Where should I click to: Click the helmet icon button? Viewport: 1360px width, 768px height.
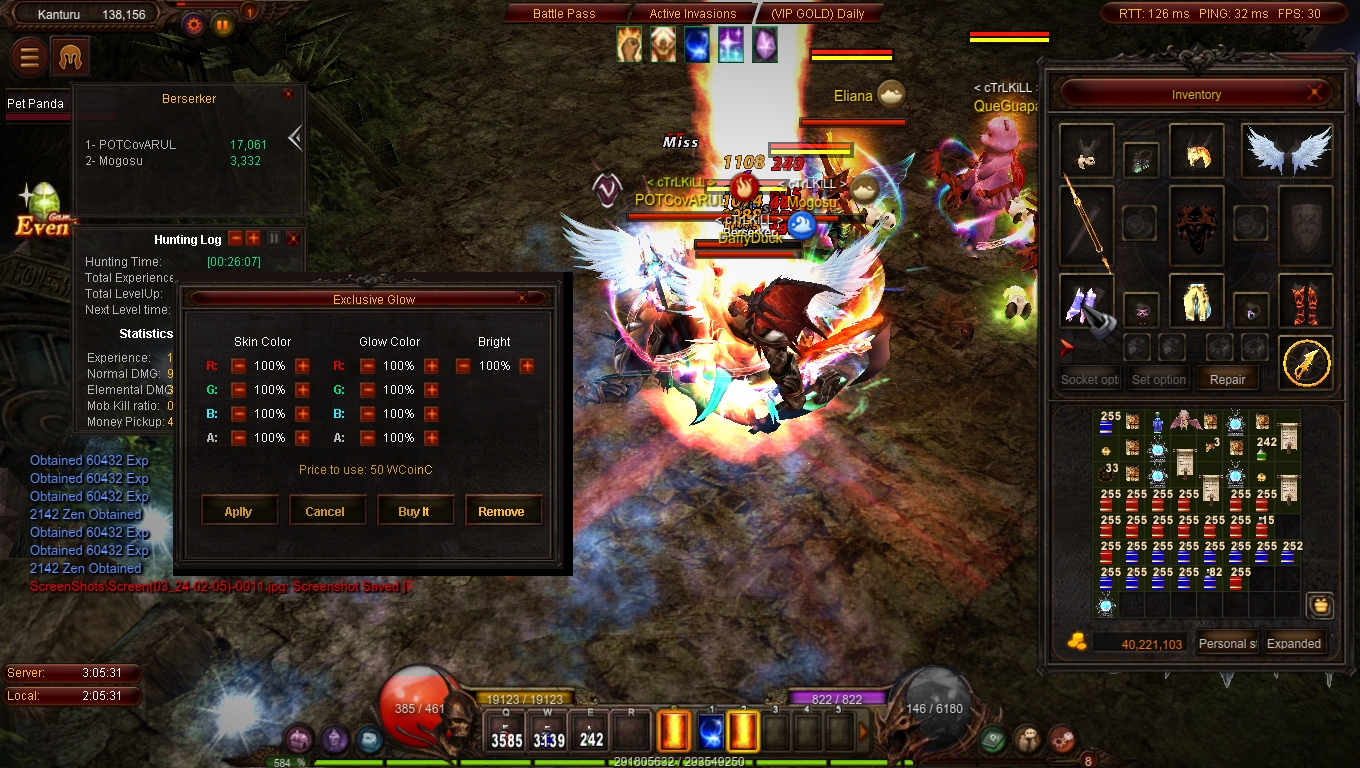[x=70, y=58]
